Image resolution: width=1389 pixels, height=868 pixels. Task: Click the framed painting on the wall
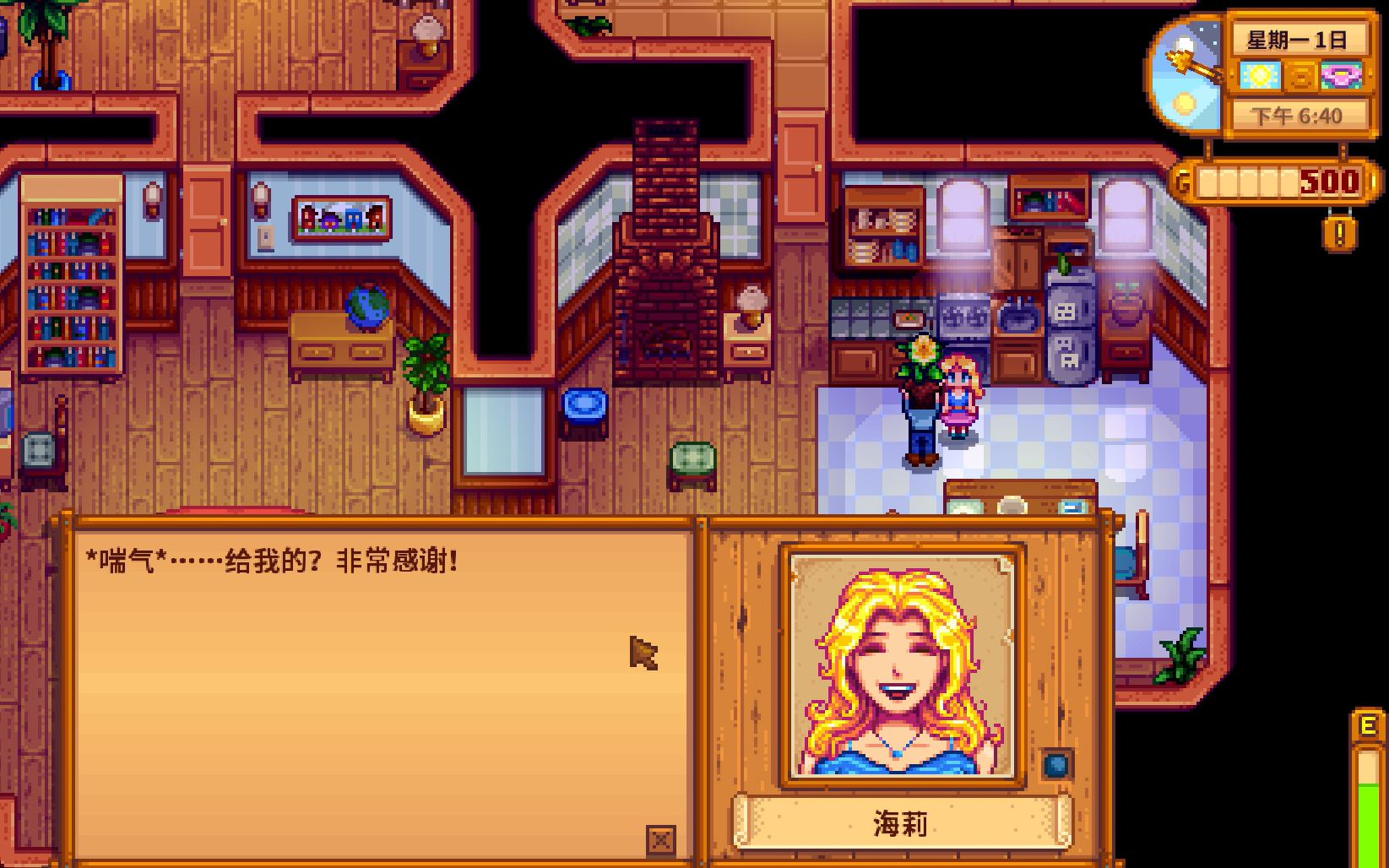pyautogui.click(x=339, y=217)
